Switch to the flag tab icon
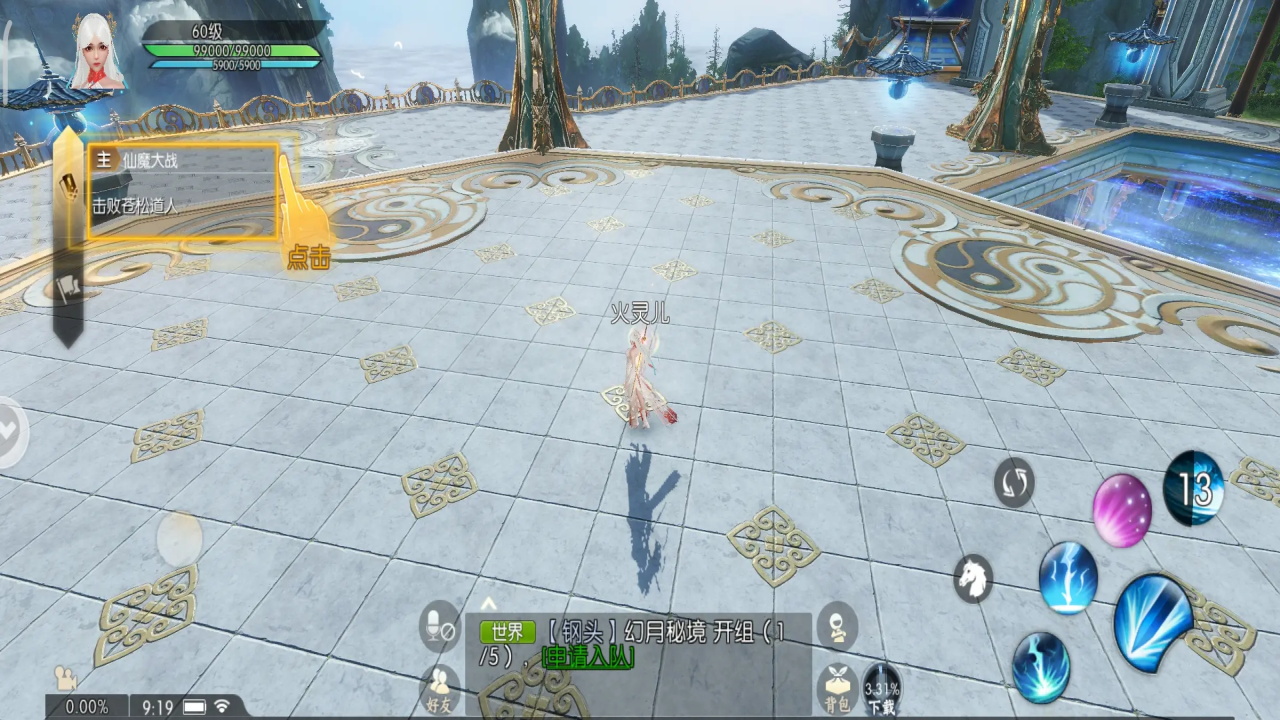 [68, 288]
